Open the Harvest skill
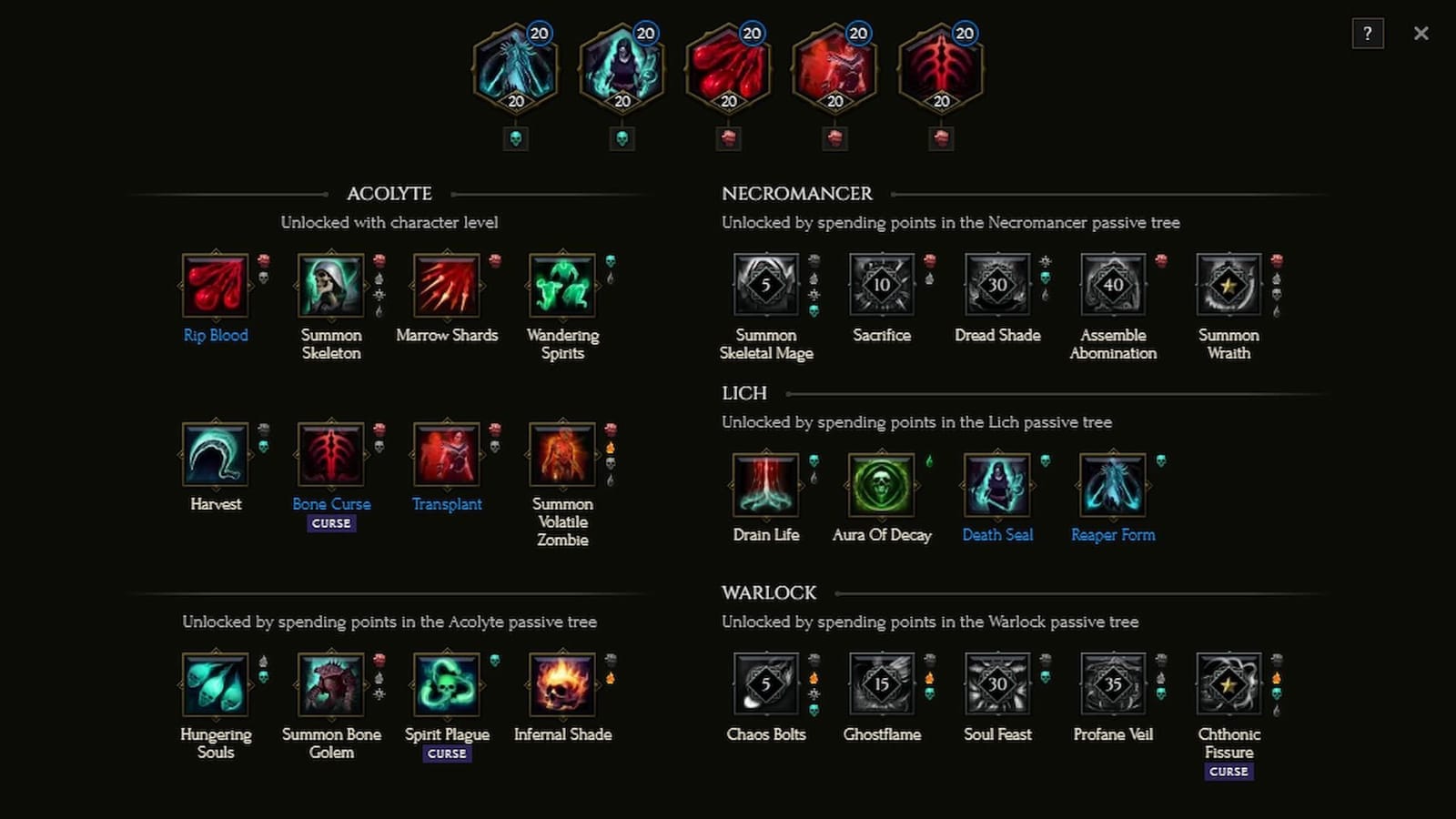 point(216,455)
